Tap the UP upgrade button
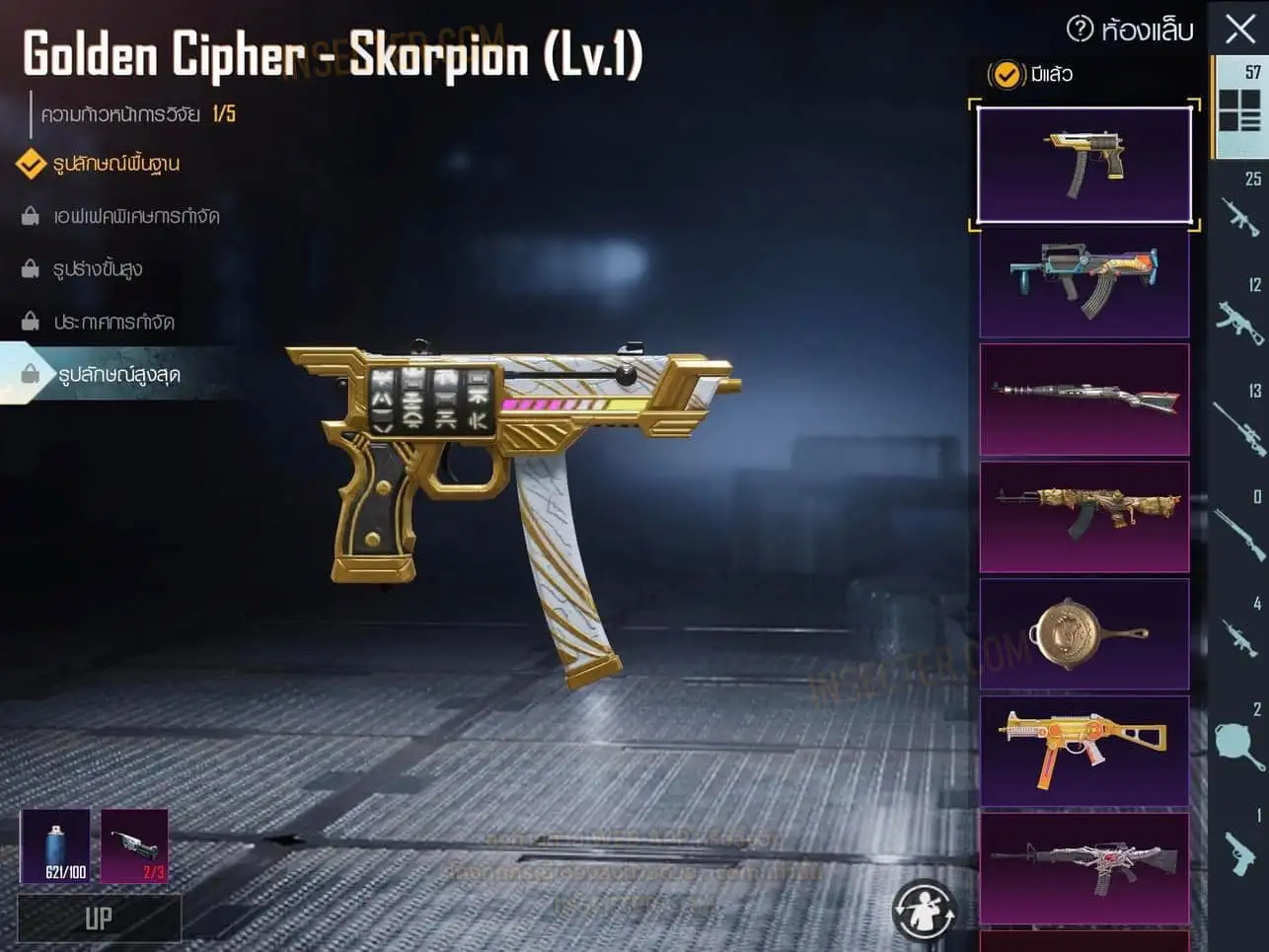The width and height of the screenshot is (1269, 952). click(x=99, y=918)
